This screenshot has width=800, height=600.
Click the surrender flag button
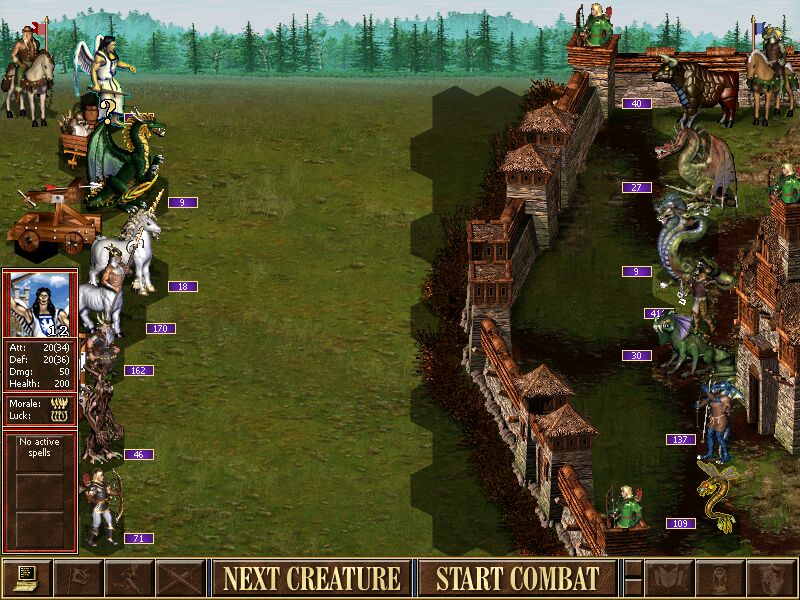[x=77, y=577]
